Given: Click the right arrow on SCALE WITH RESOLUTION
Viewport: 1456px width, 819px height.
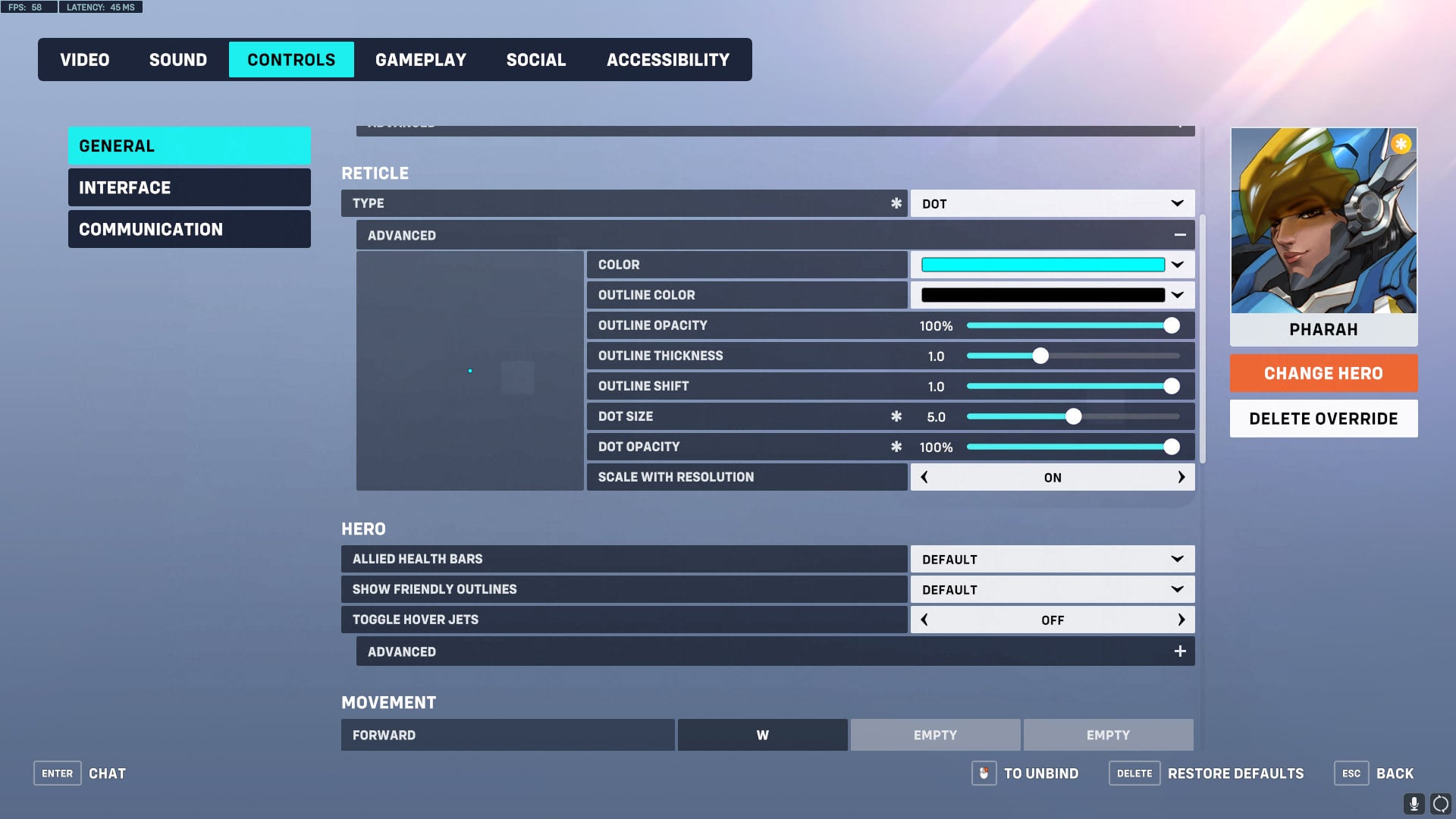Looking at the screenshot, I should point(1181,477).
